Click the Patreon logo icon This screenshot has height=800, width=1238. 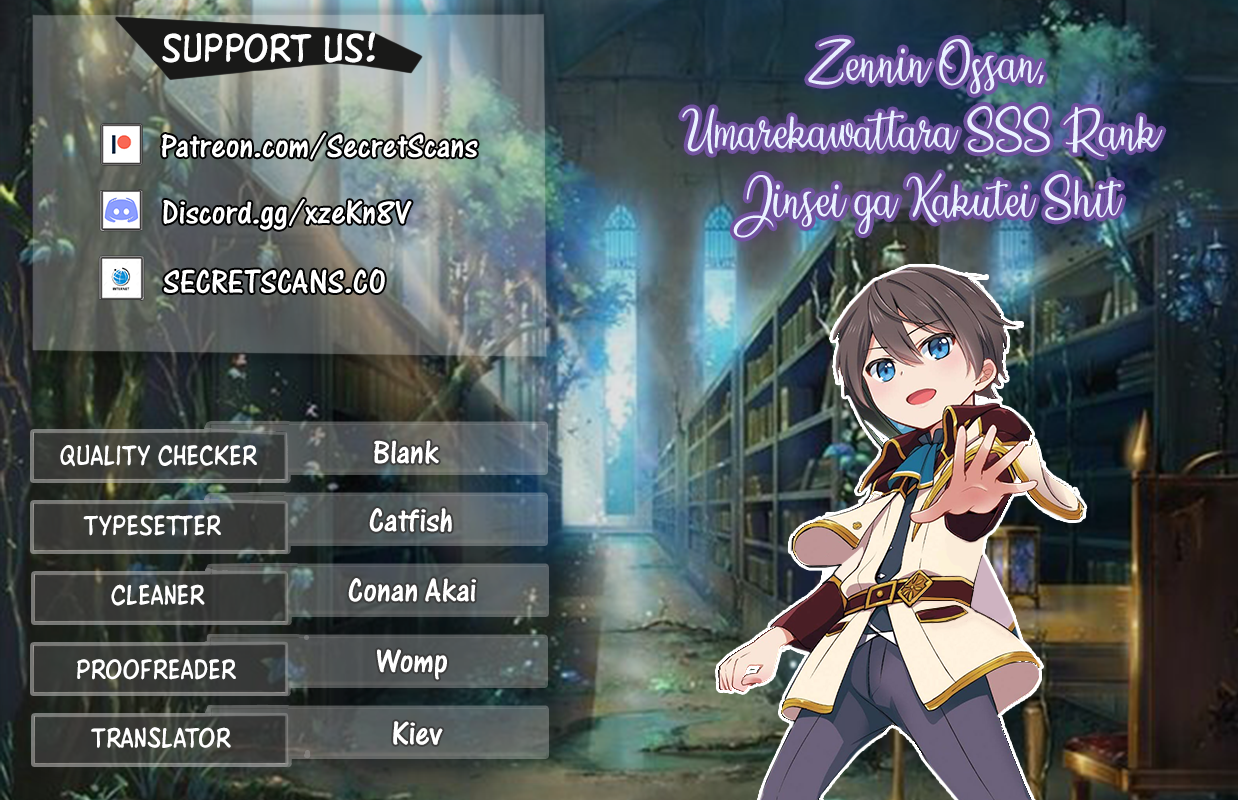pyautogui.click(x=121, y=144)
